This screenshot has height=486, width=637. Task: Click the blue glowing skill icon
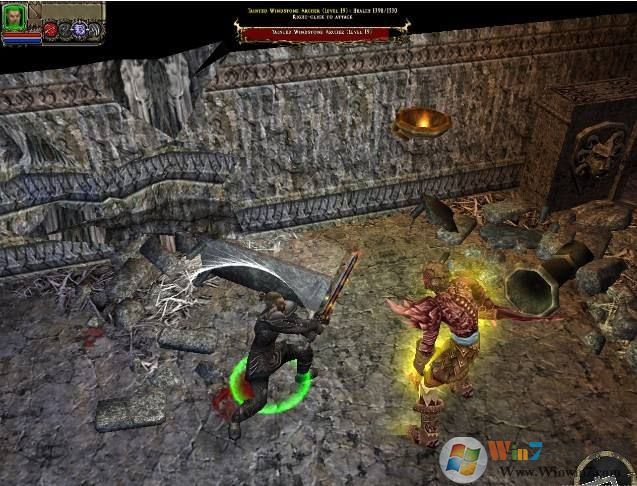(80, 30)
